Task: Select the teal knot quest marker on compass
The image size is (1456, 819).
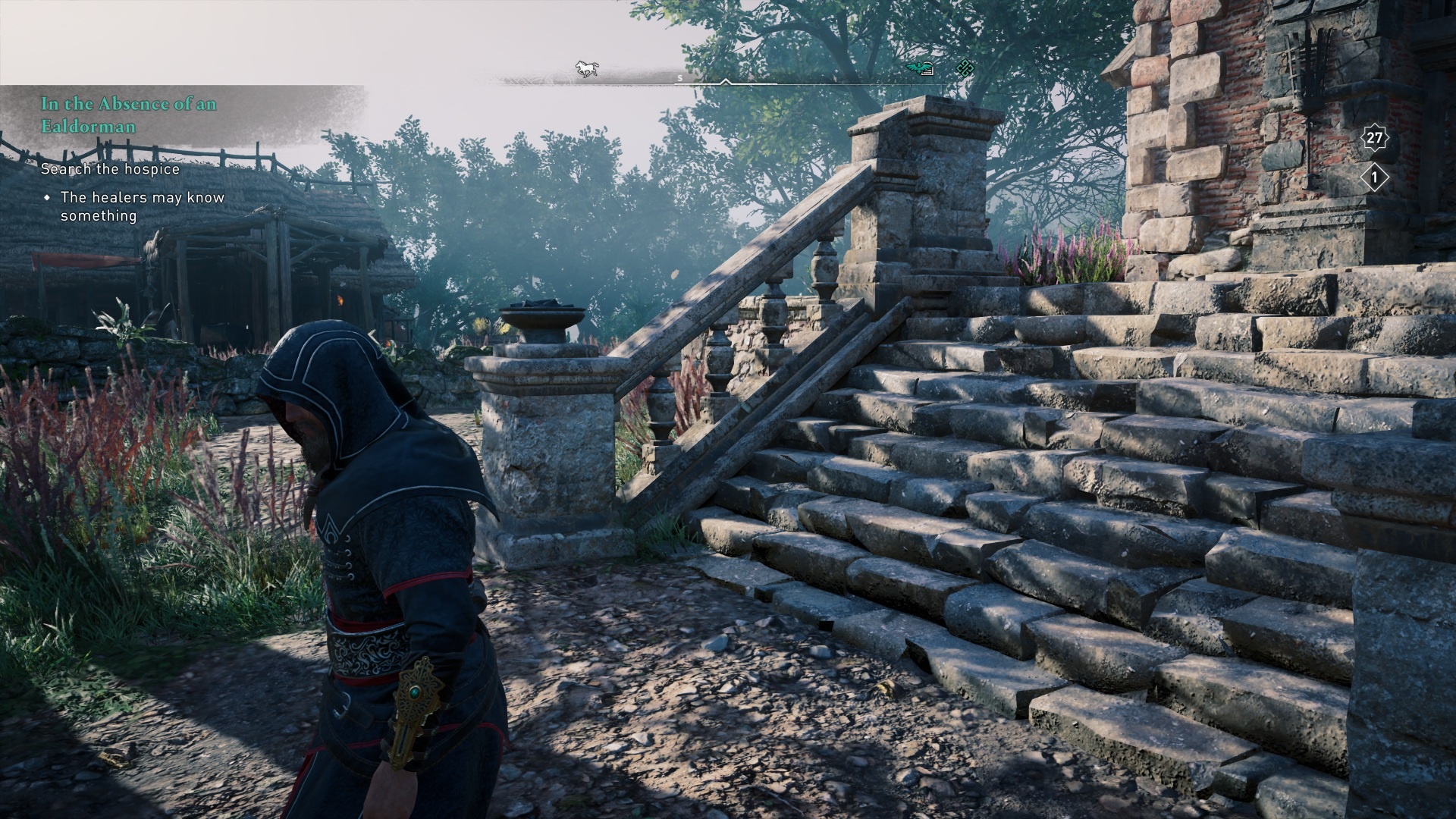Action: tap(964, 69)
